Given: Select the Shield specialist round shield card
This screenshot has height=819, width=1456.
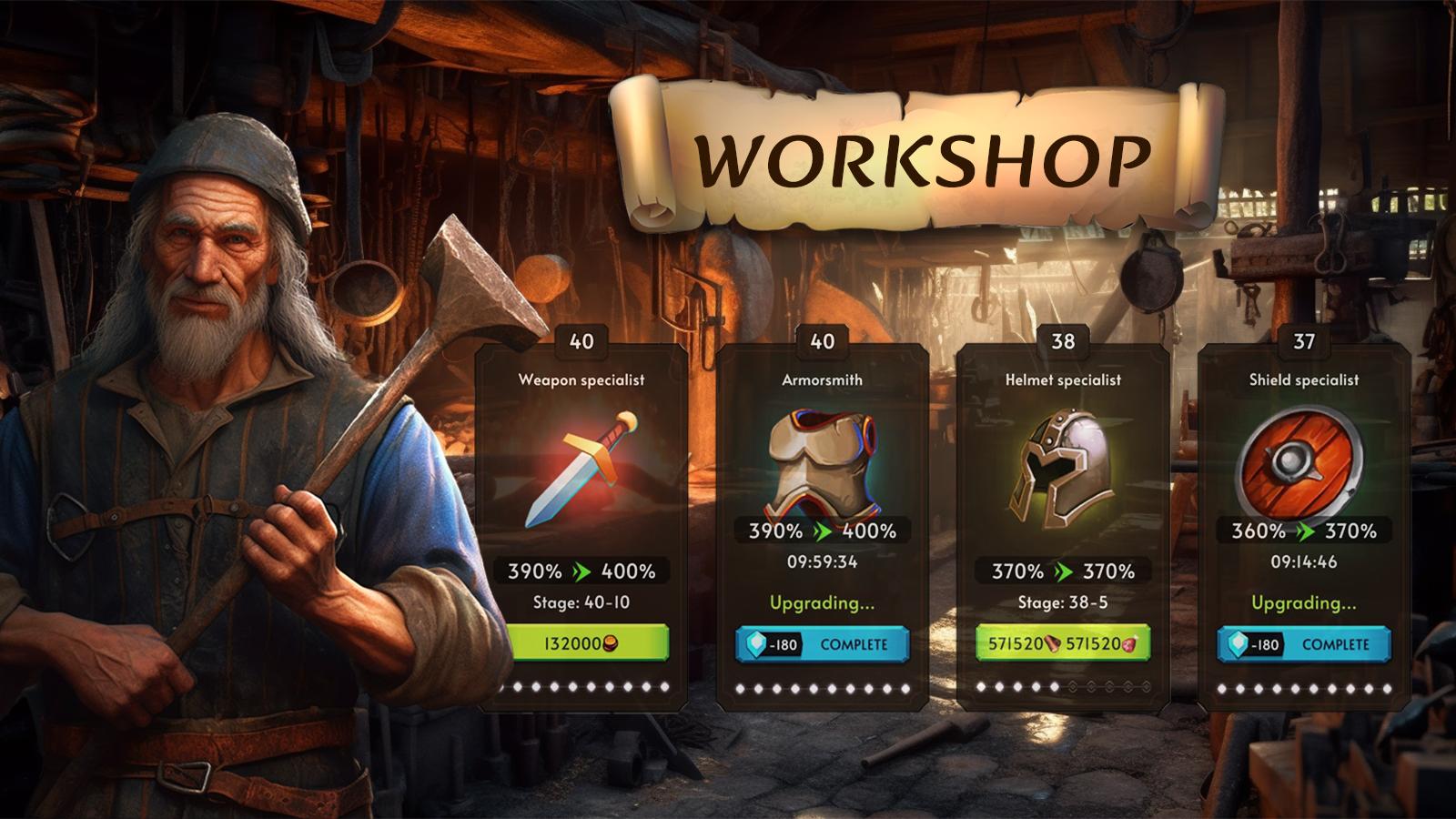Looking at the screenshot, I should tap(1303, 464).
